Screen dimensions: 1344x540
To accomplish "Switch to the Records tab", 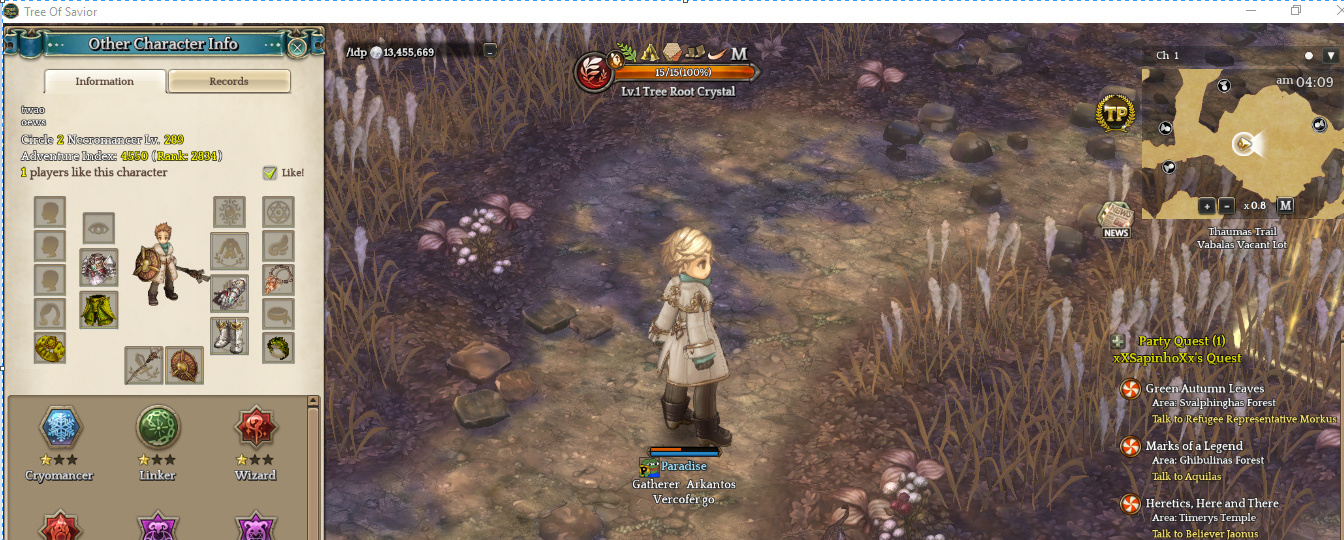I will (x=229, y=81).
